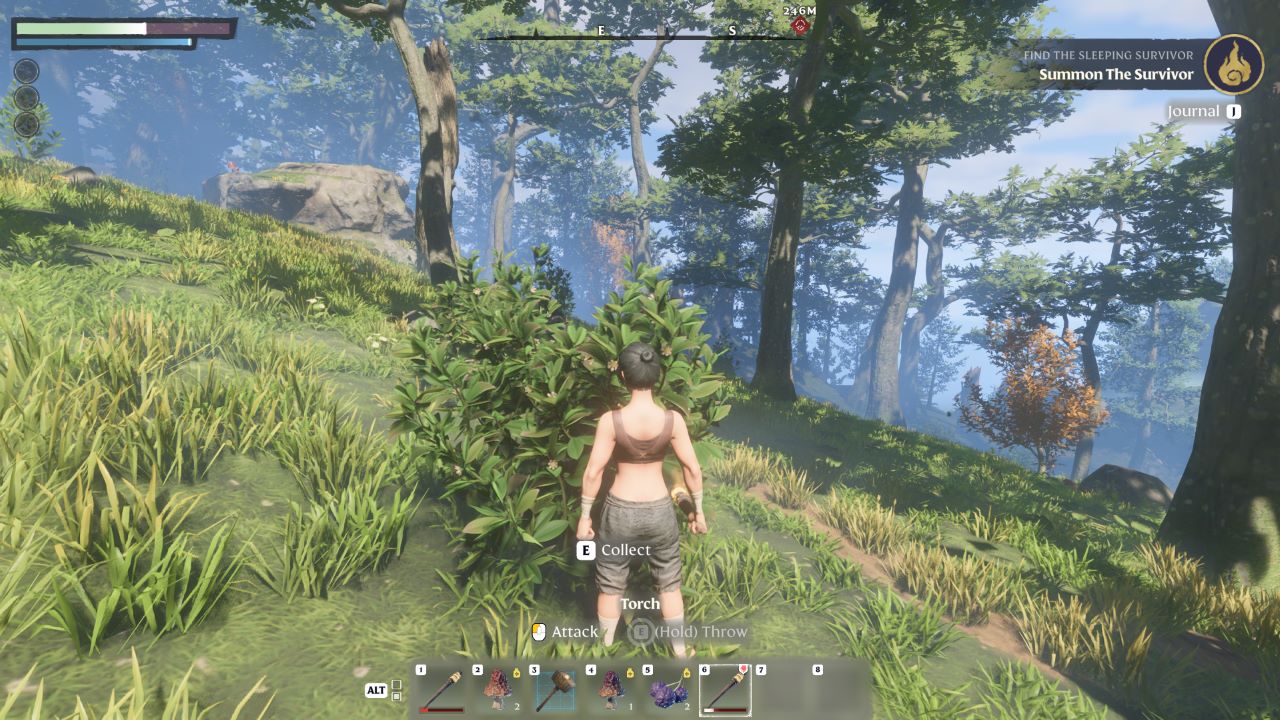Viewport: 1280px width, 720px height.
Task: Equip the construction hammer in slot 3
Action: click(557, 686)
